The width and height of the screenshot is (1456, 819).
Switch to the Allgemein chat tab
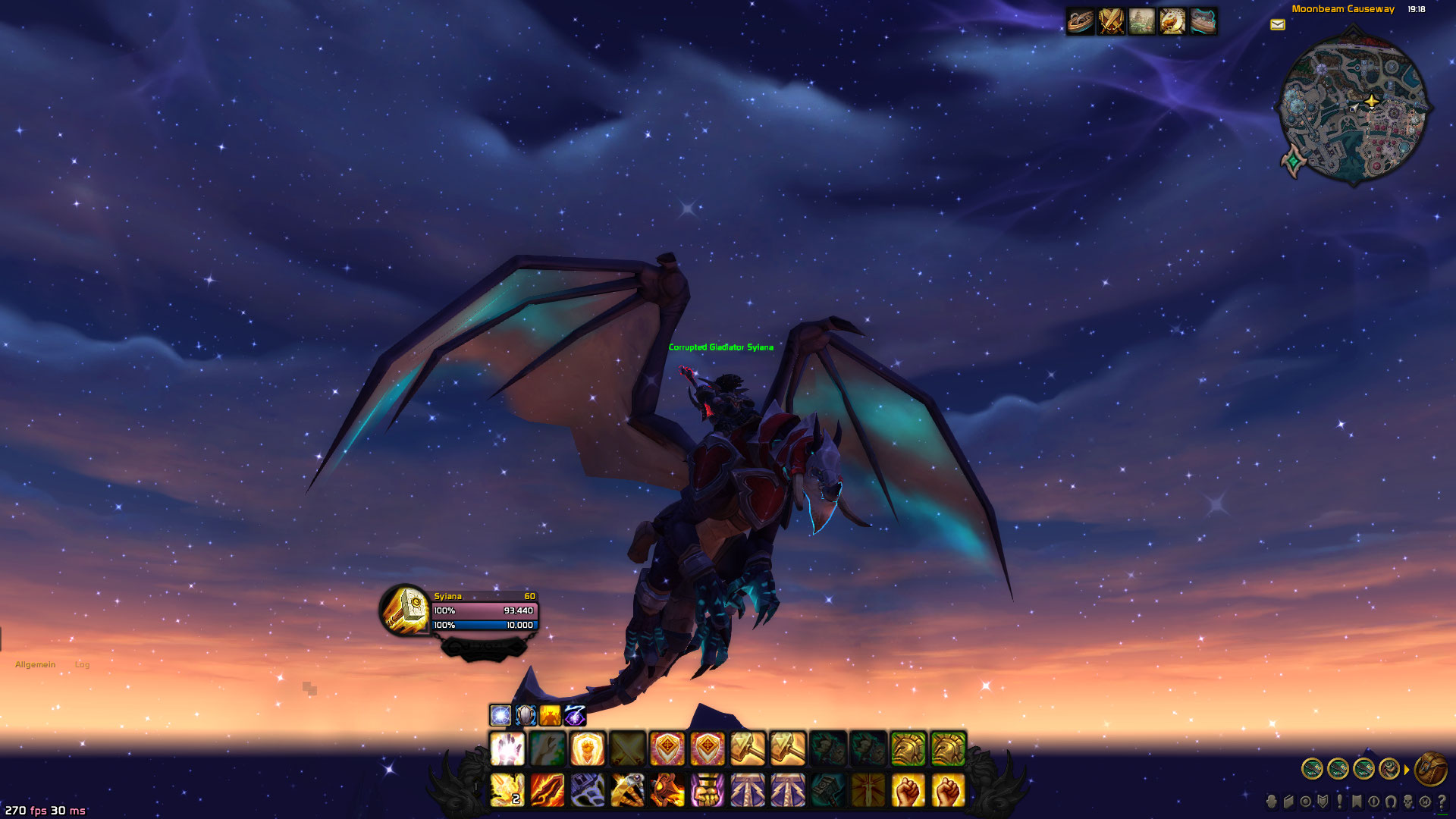35,664
